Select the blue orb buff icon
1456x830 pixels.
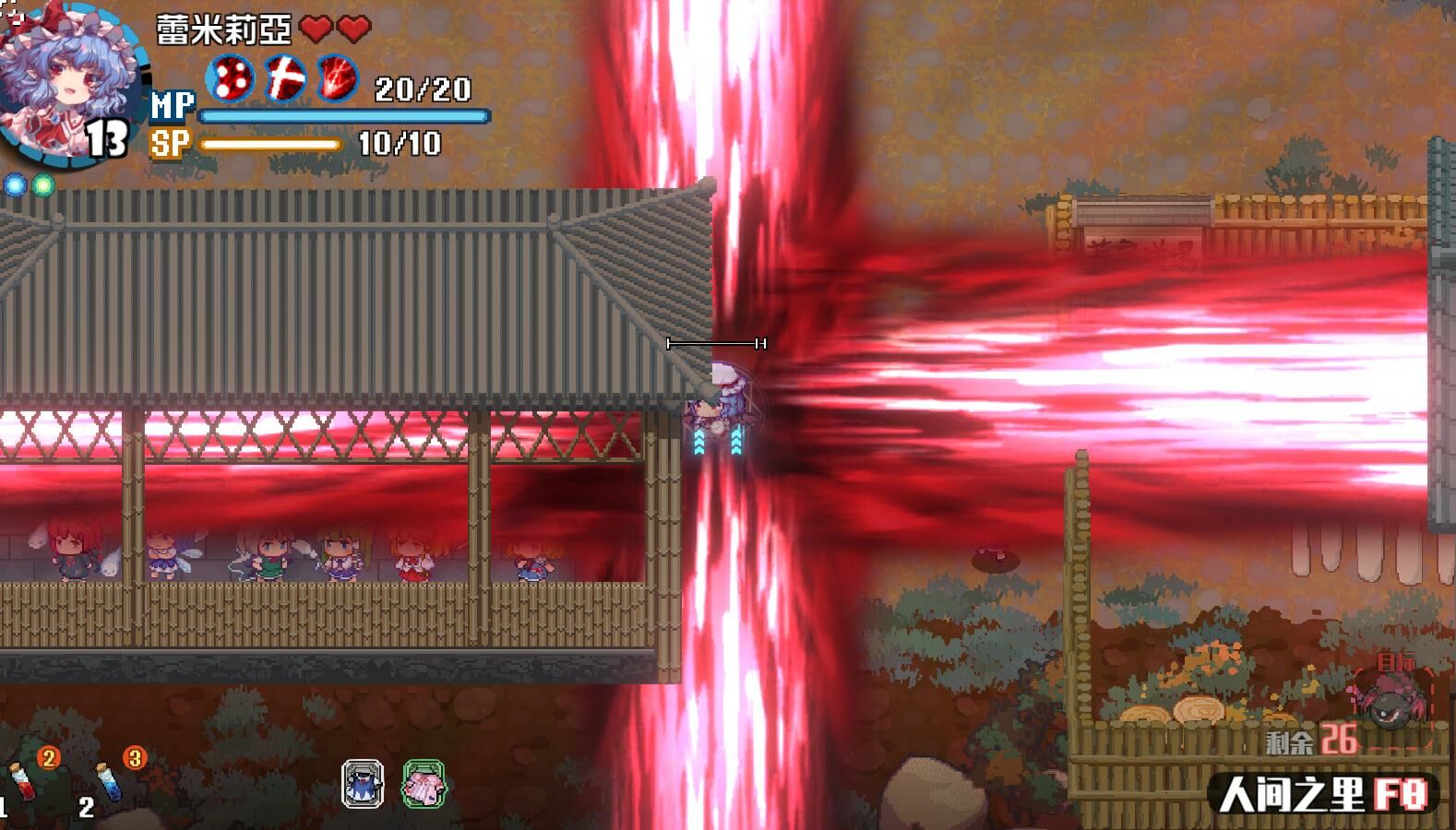click(x=16, y=185)
